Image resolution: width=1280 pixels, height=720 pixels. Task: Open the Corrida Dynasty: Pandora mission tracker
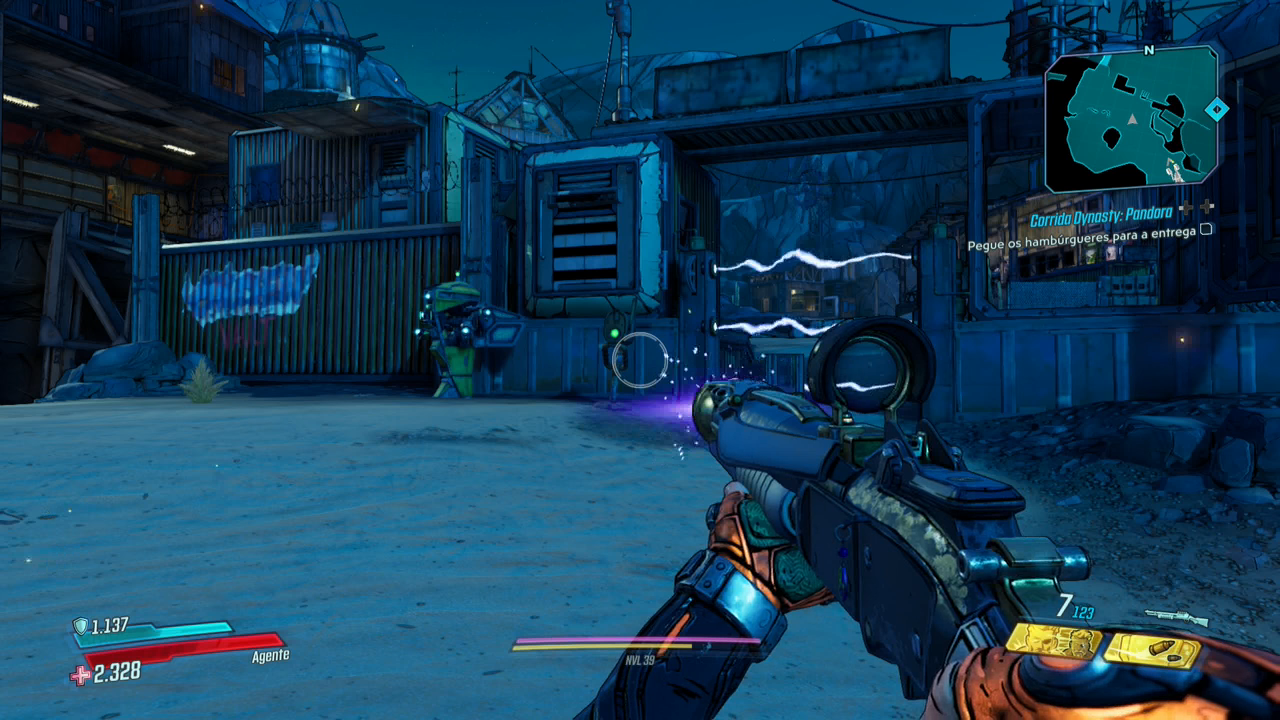[1101, 220]
